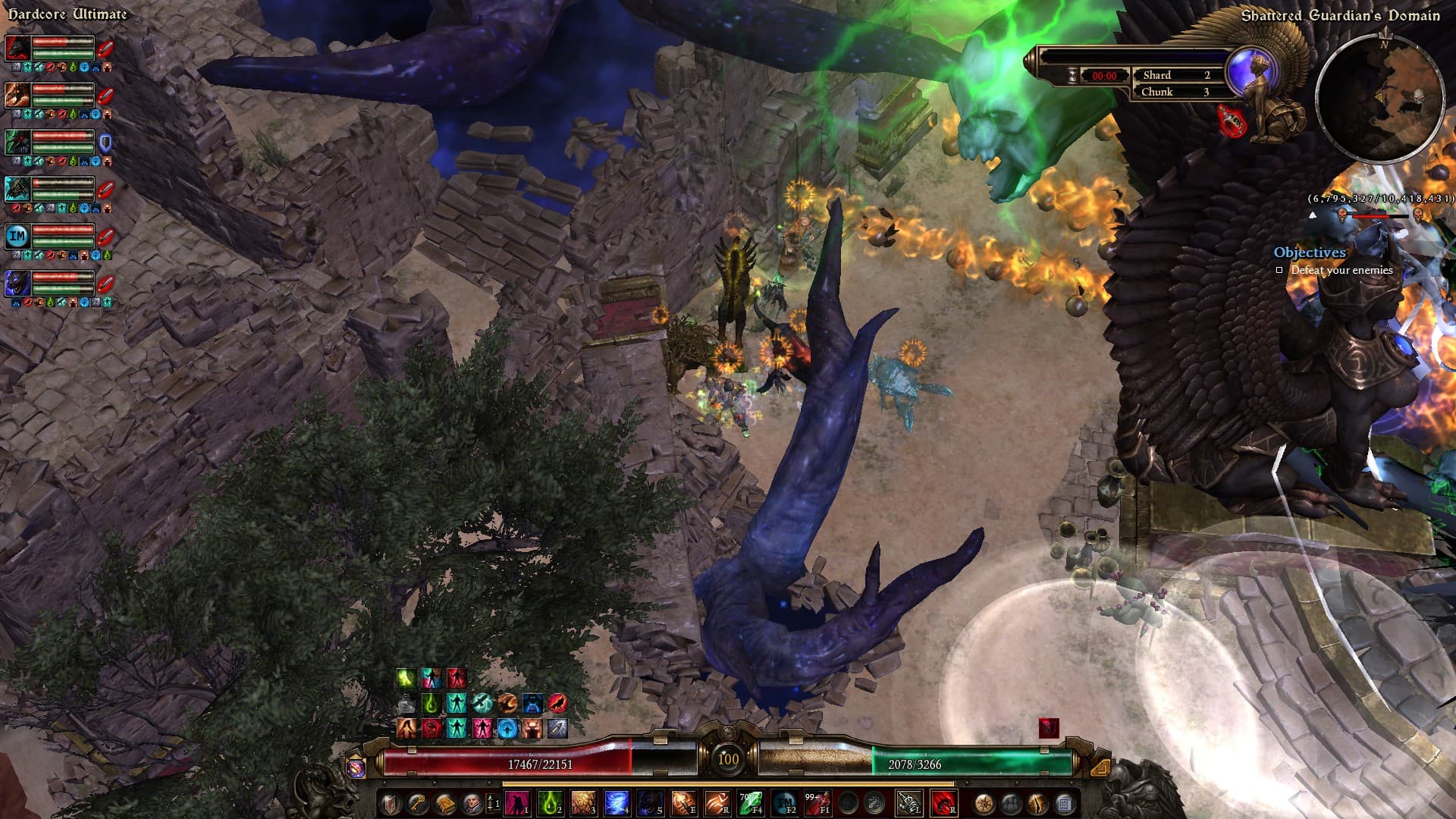Select the blue IM pet portrait
This screenshot has height=819, width=1456.
click(x=17, y=236)
